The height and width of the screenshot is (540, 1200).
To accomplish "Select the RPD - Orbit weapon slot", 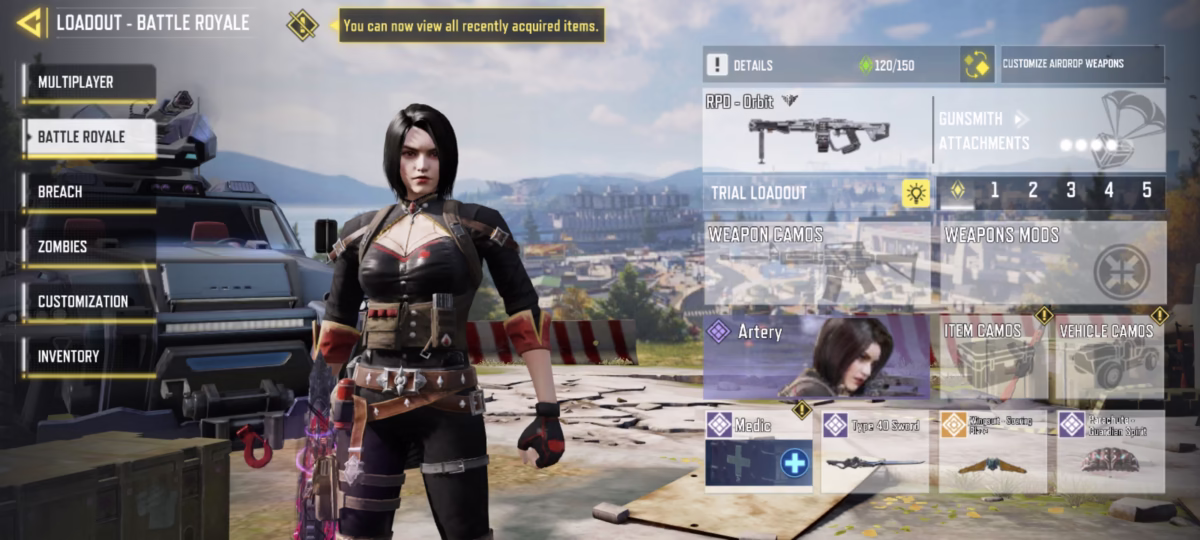I will (x=816, y=130).
